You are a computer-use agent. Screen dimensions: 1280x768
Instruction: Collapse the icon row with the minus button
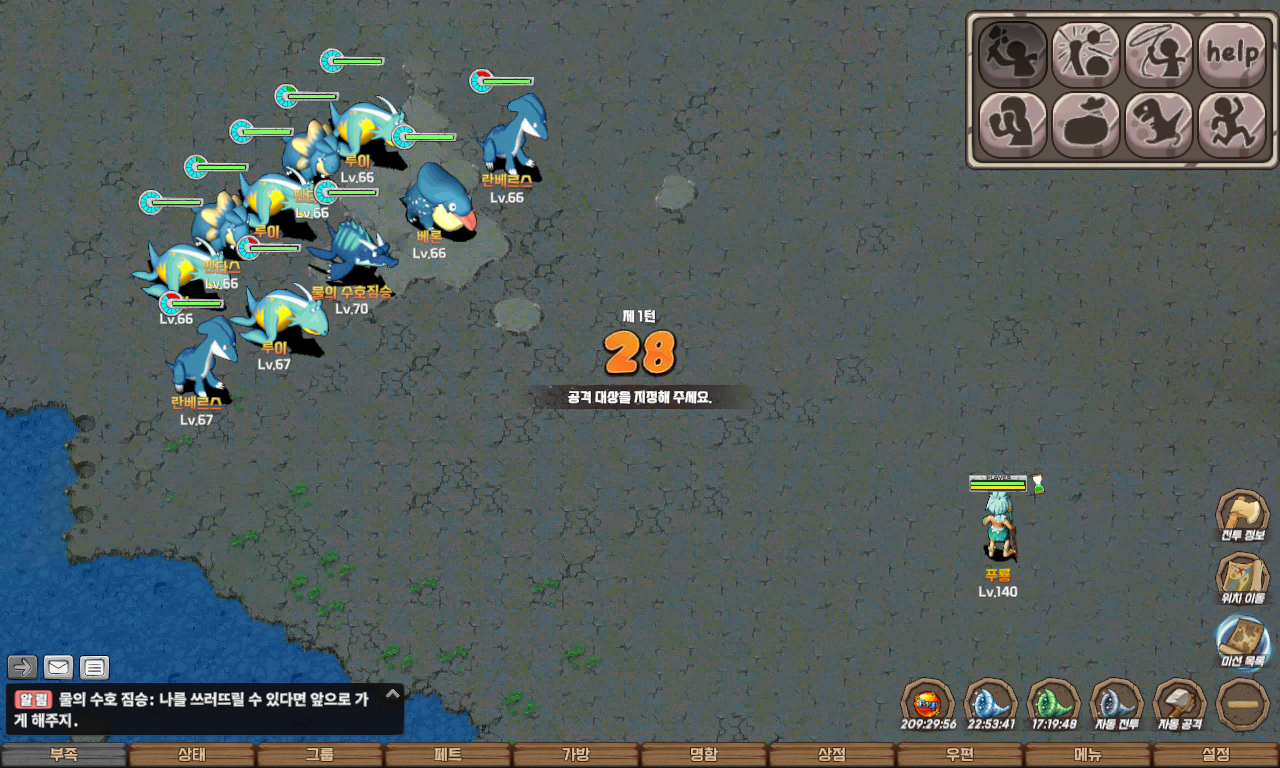point(1242,704)
